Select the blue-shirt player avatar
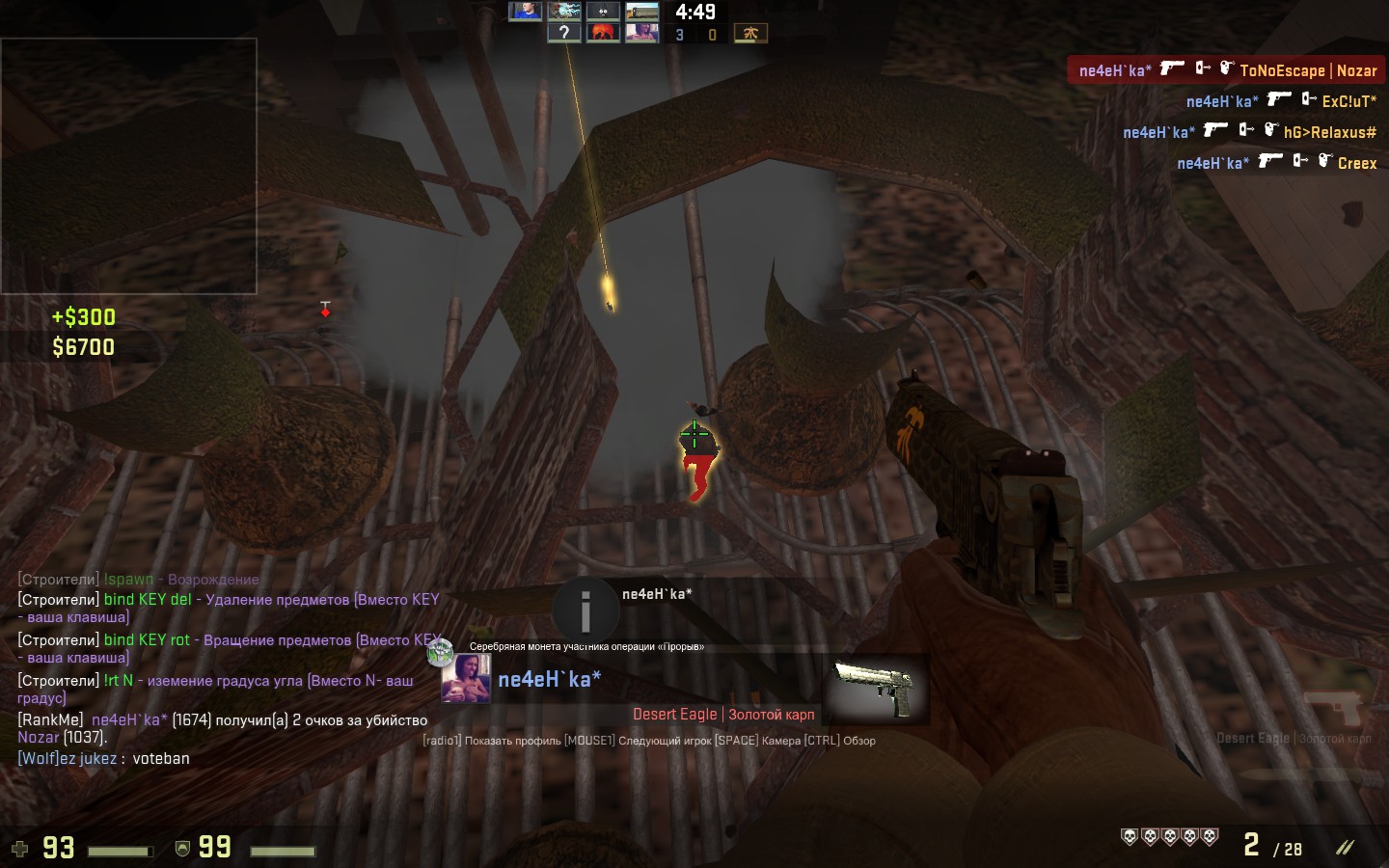The image size is (1389, 868). 525,11
